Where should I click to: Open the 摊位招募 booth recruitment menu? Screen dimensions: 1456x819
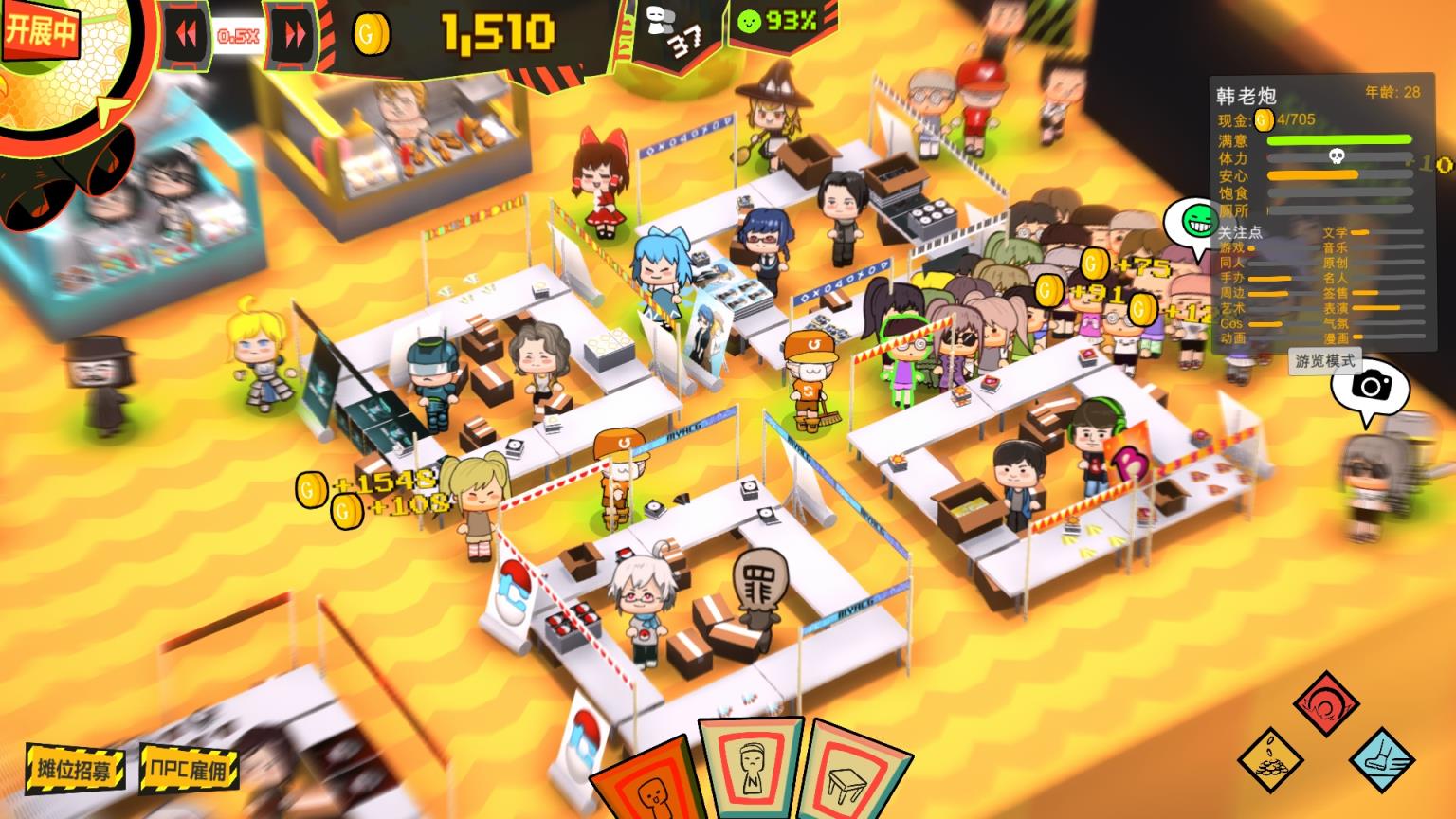click(x=76, y=767)
